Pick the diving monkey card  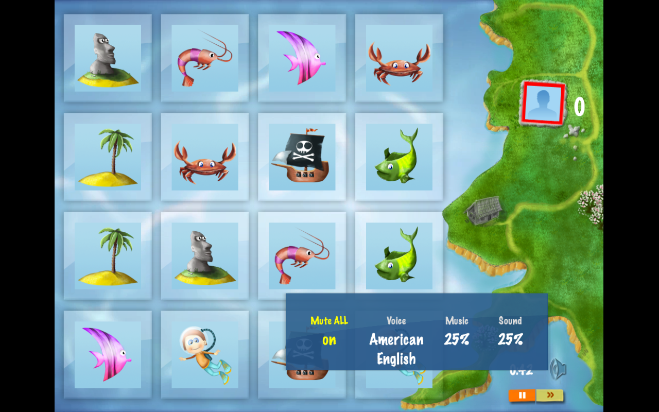(x=204, y=354)
